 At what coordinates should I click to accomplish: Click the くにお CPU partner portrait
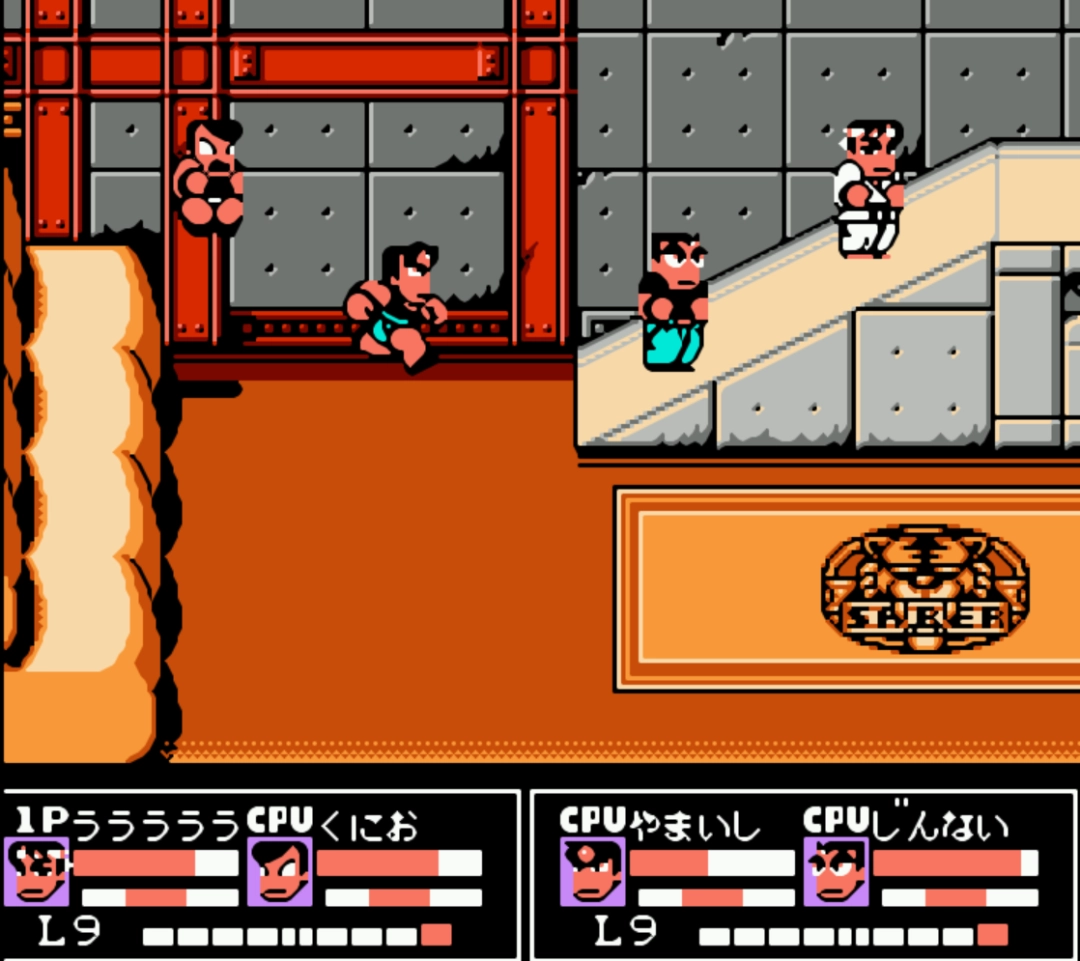tap(280, 871)
